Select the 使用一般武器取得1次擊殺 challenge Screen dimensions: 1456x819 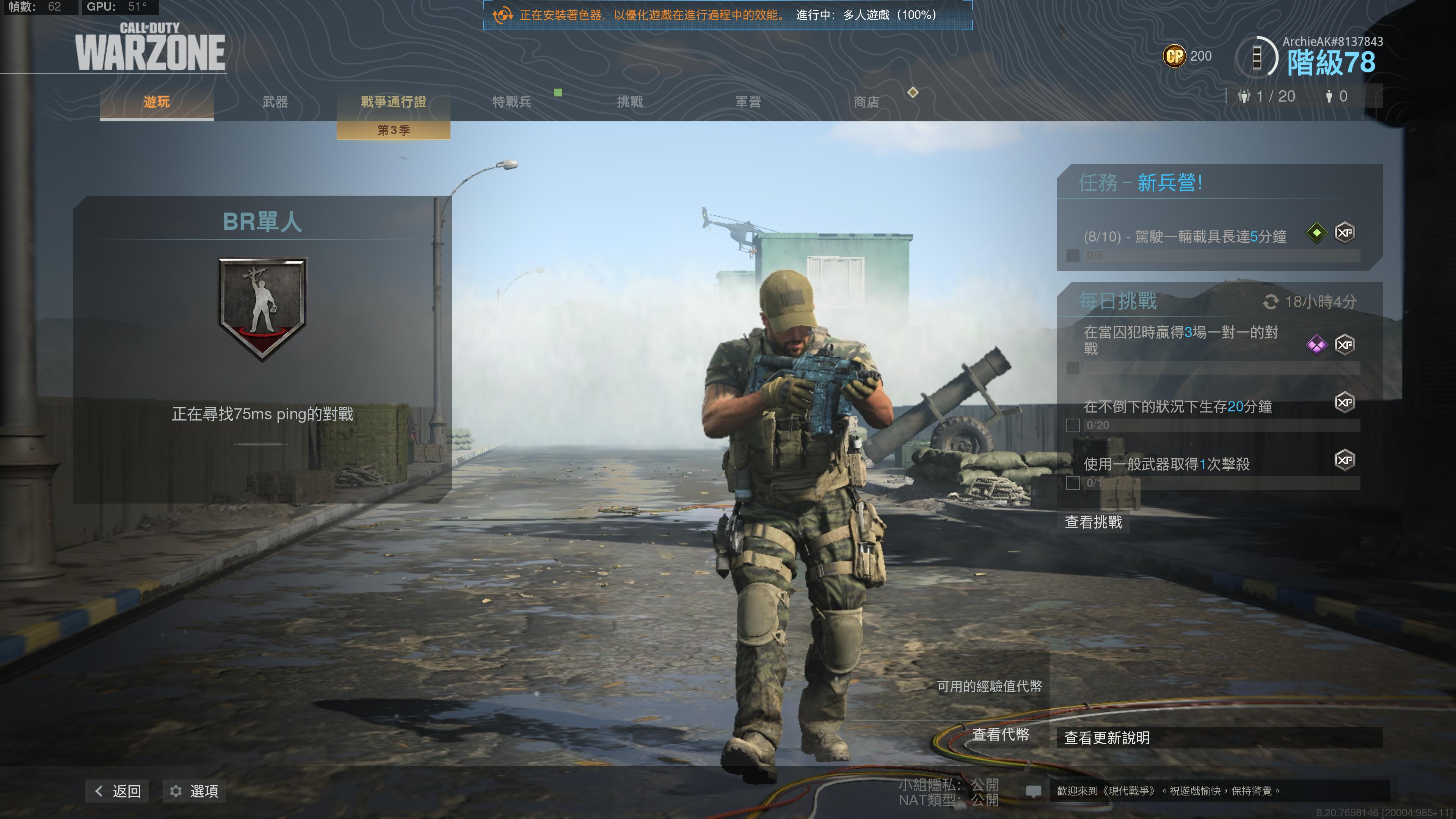point(1166,464)
